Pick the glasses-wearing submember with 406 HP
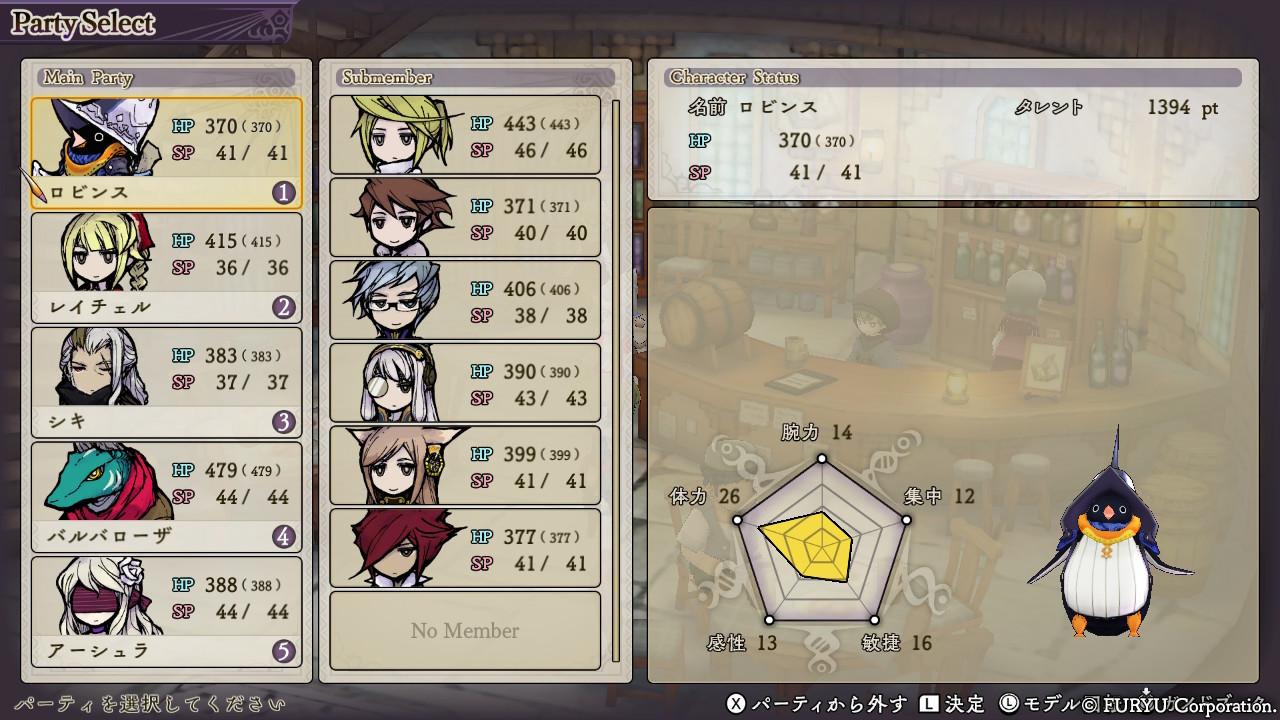Viewport: 1280px width, 720px height. 465,301
